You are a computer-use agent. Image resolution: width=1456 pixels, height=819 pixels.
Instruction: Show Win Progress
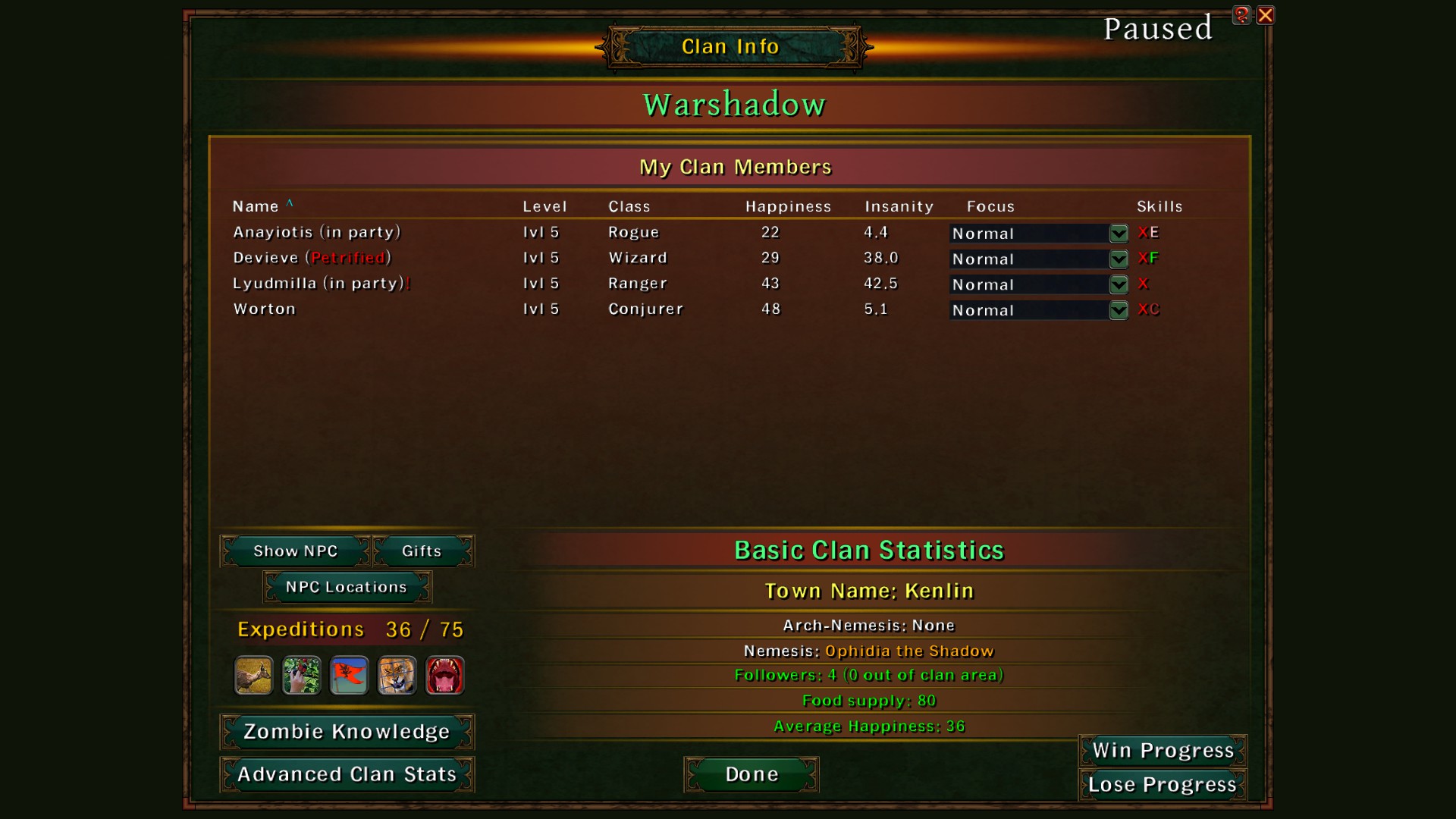click(x=1163, y=751)
